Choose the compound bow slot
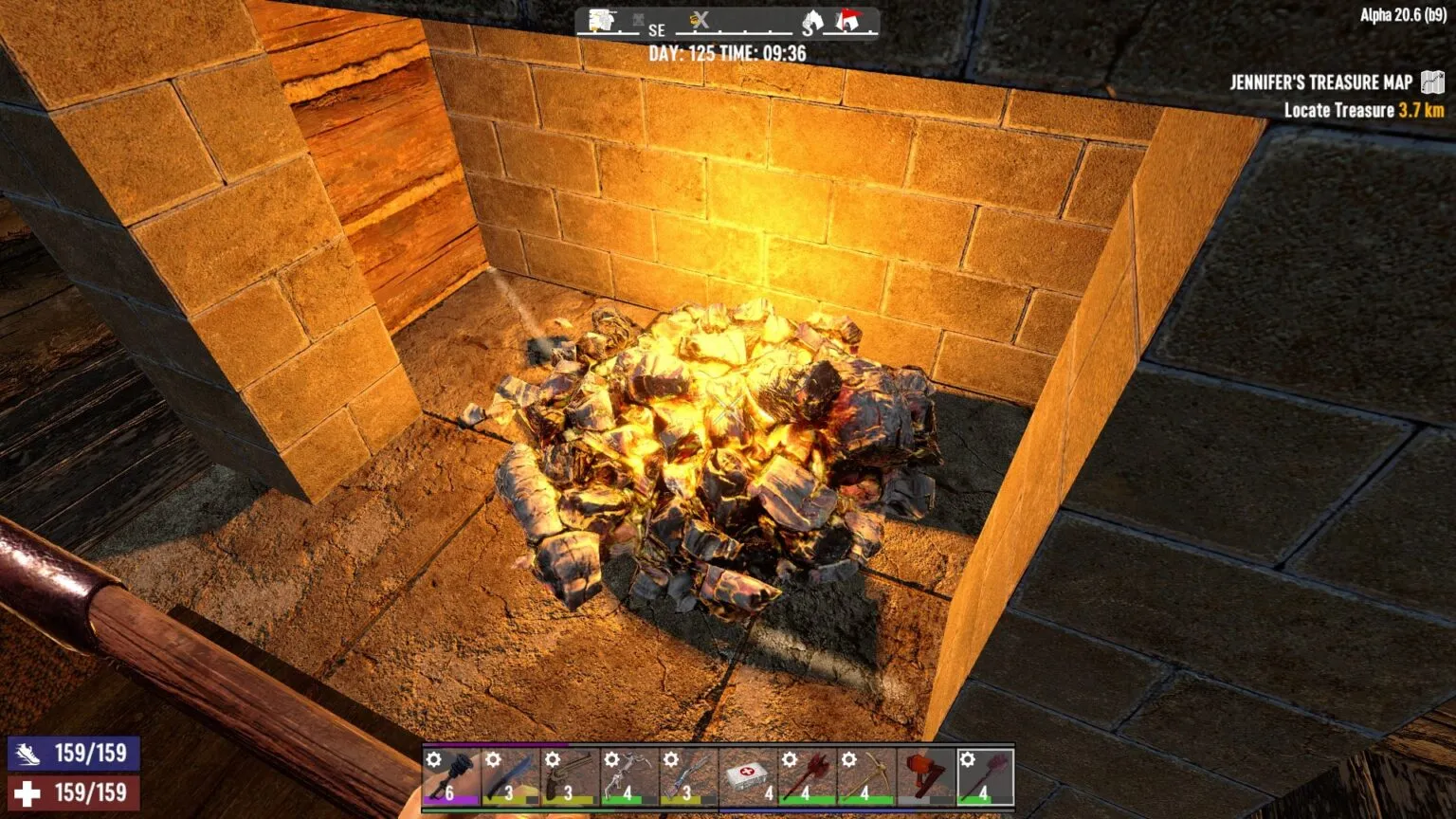1456x819 pixels. coord(628,776)
